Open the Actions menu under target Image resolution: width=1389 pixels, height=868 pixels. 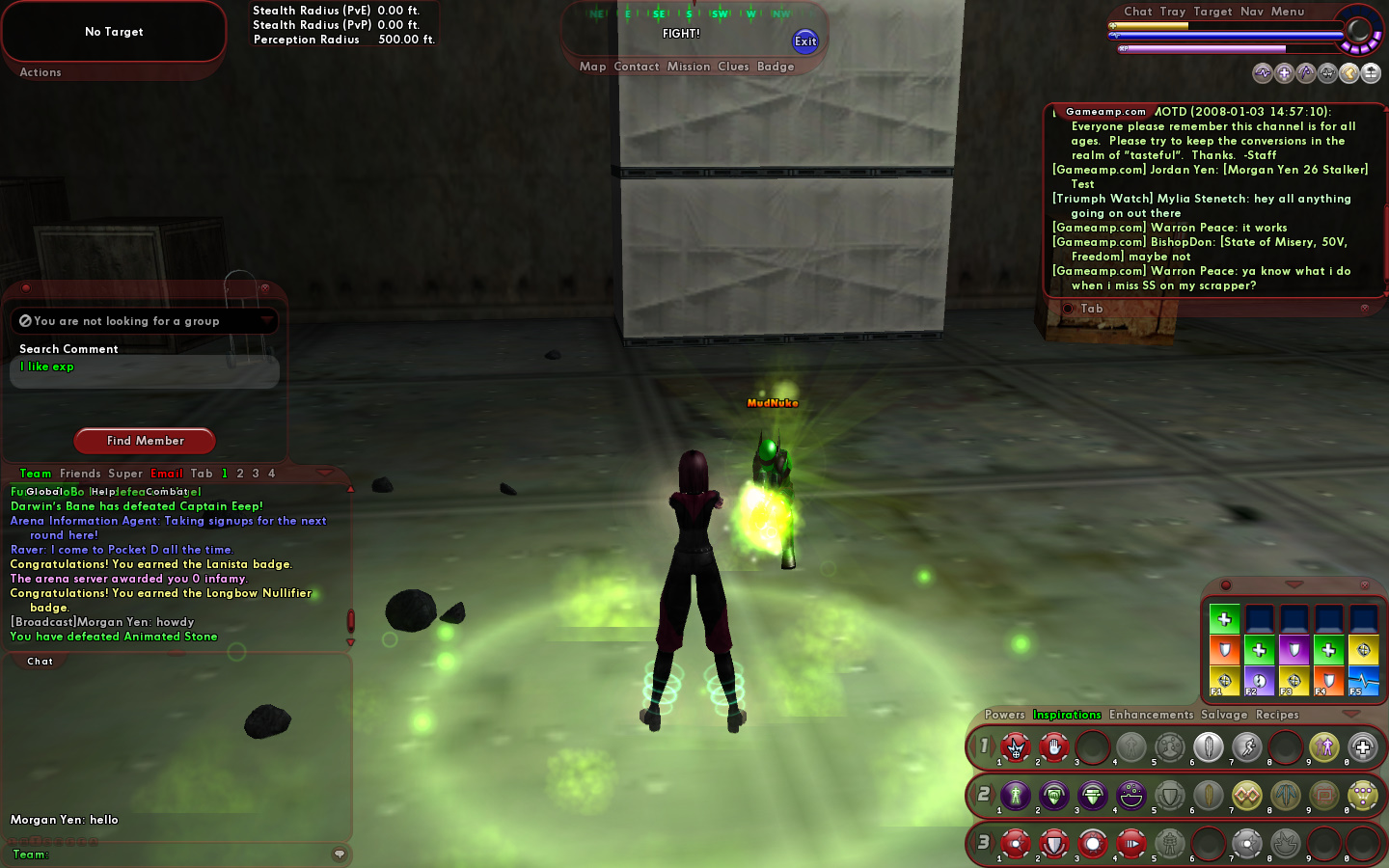pyautogui.click(x=41, y=72)
